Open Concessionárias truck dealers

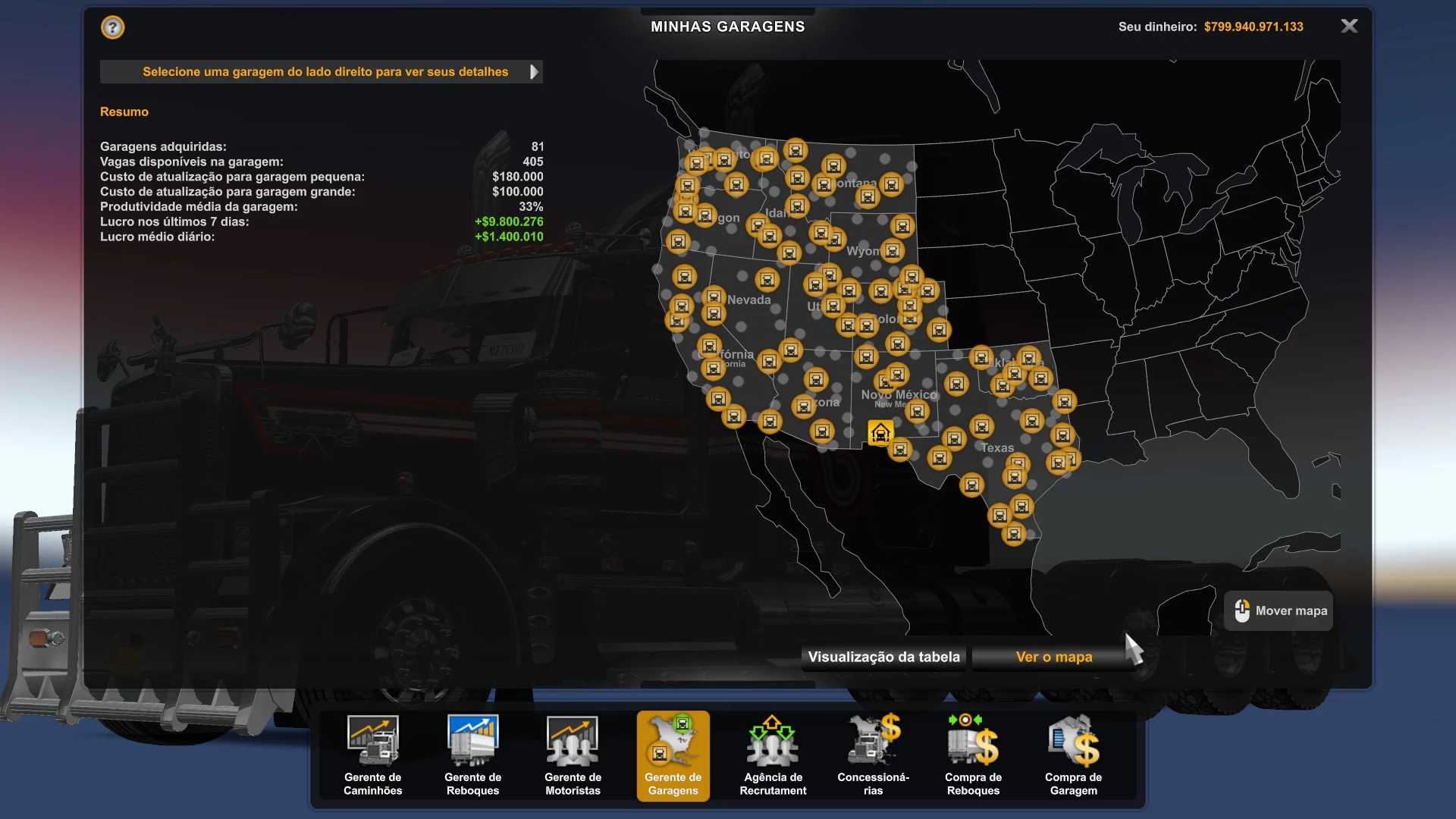click(873, 755)
